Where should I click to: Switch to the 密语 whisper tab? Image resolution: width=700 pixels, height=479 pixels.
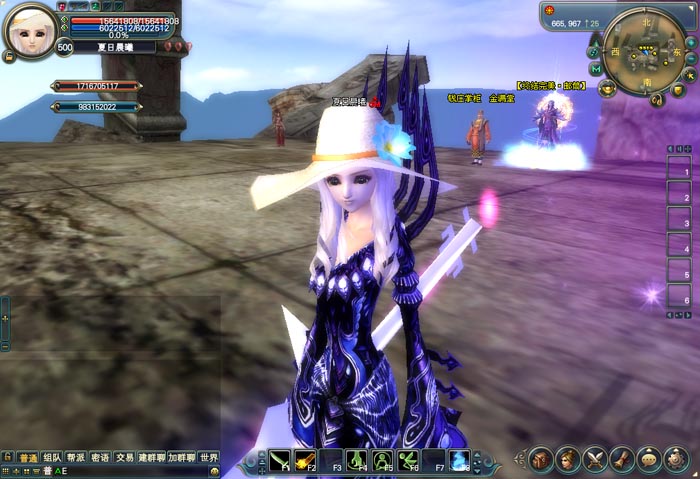(x=100, y=457)
